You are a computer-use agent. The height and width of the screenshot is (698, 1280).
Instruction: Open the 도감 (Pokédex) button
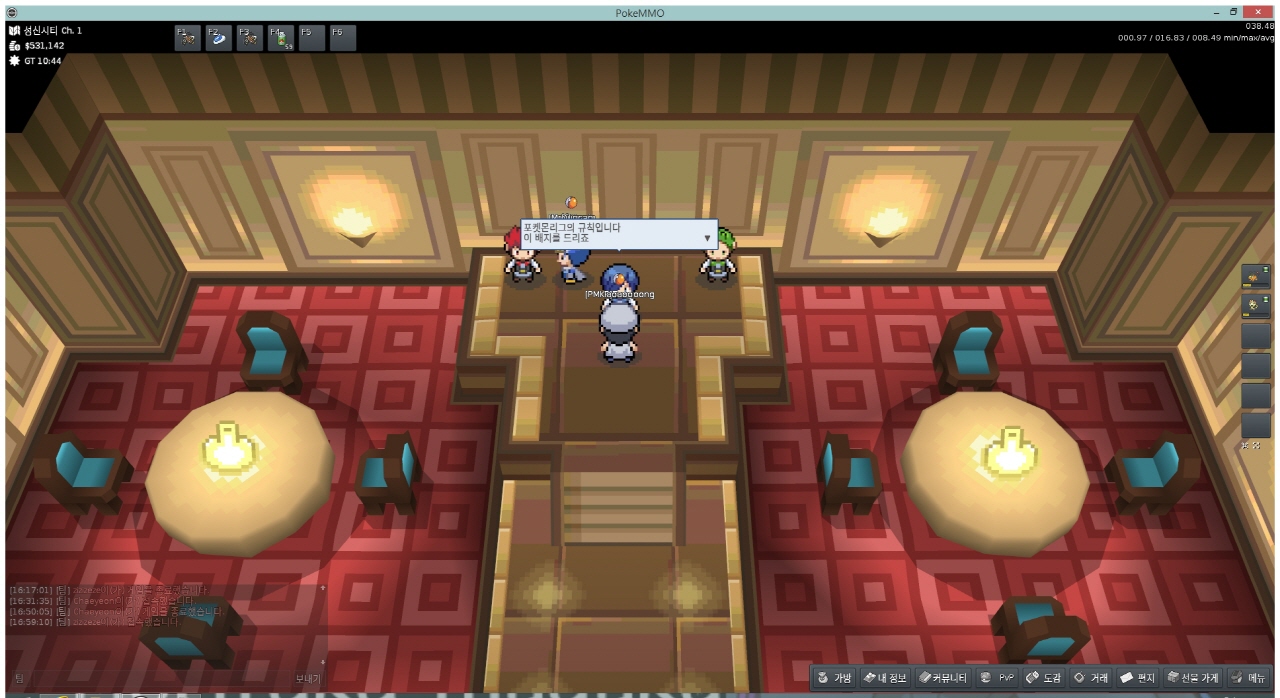click(x=1044, y=678)
